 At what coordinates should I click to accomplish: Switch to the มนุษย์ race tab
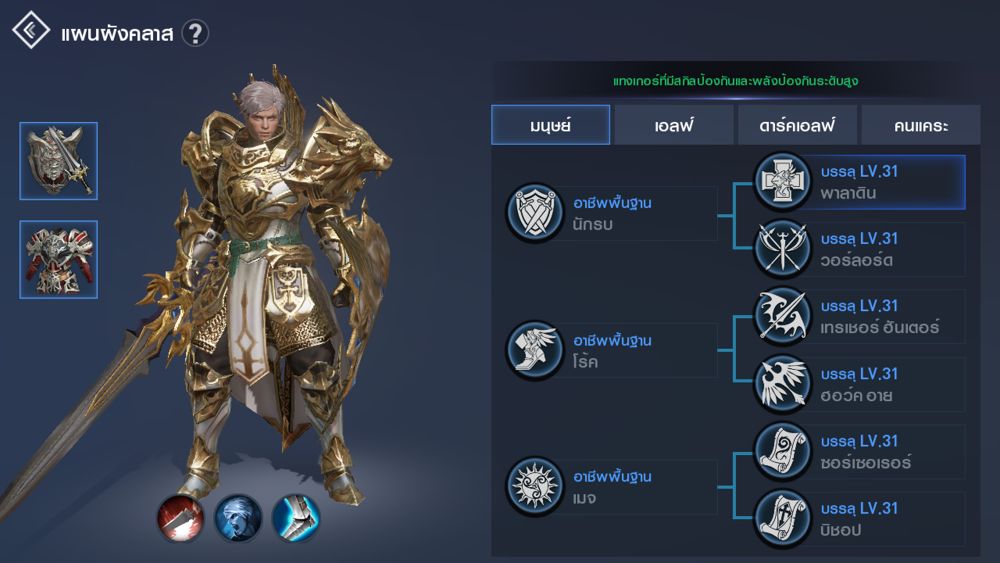[x=550, y=126]
